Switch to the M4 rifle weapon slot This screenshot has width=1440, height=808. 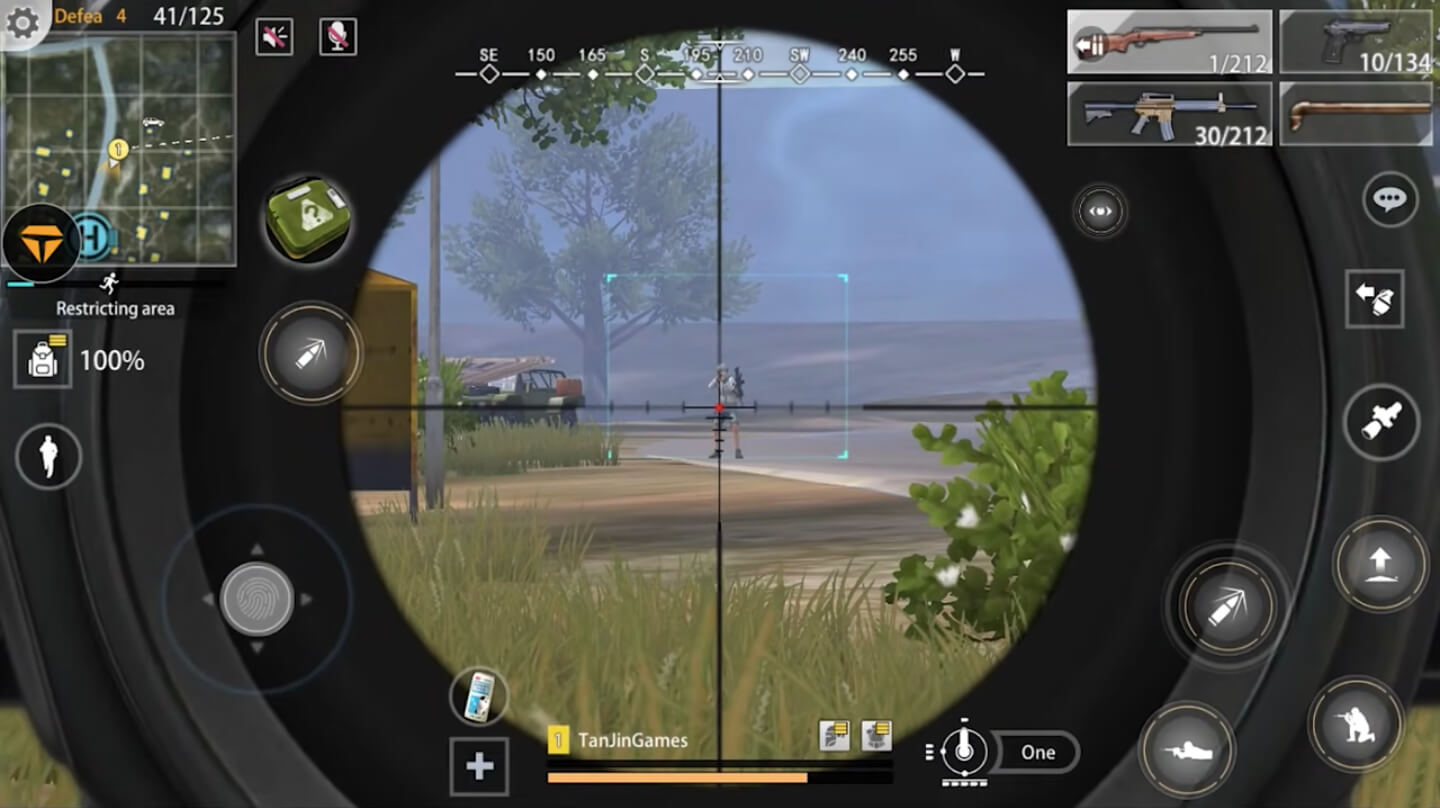point(1168,113)
